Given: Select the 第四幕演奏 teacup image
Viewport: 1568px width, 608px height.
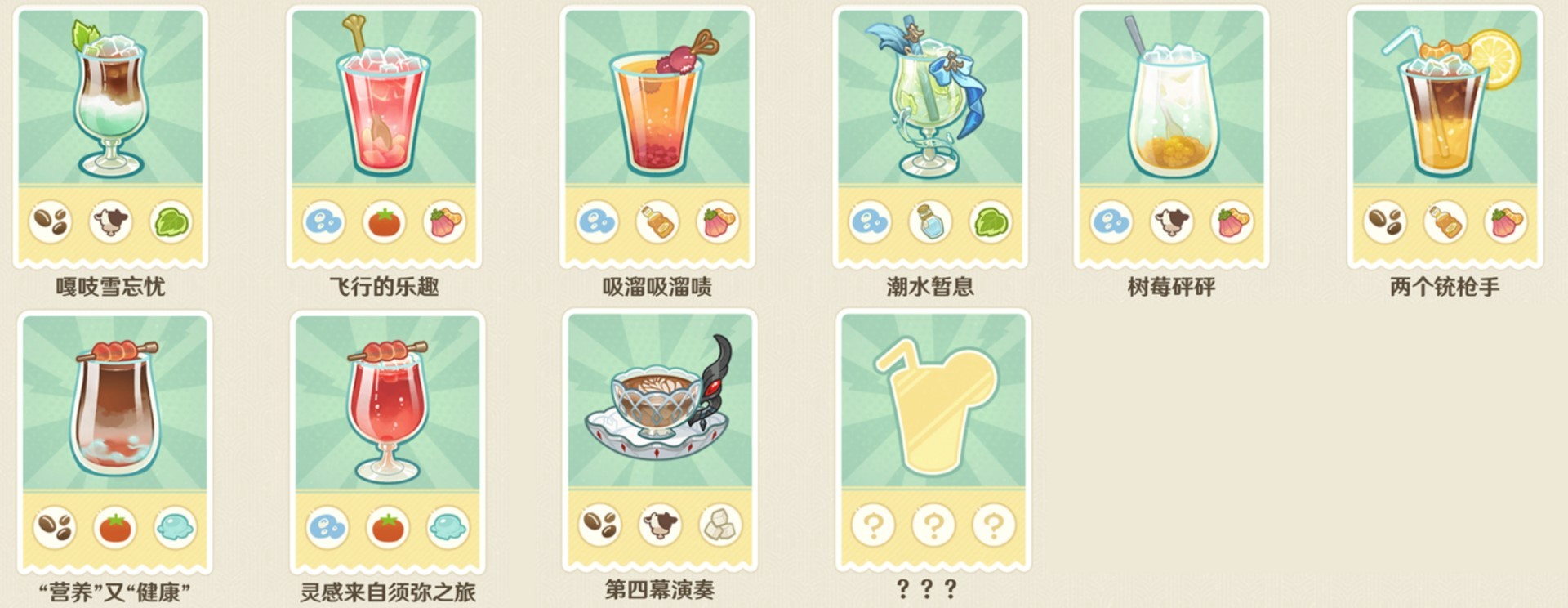Looking at the screenshot, I should 657,409.
